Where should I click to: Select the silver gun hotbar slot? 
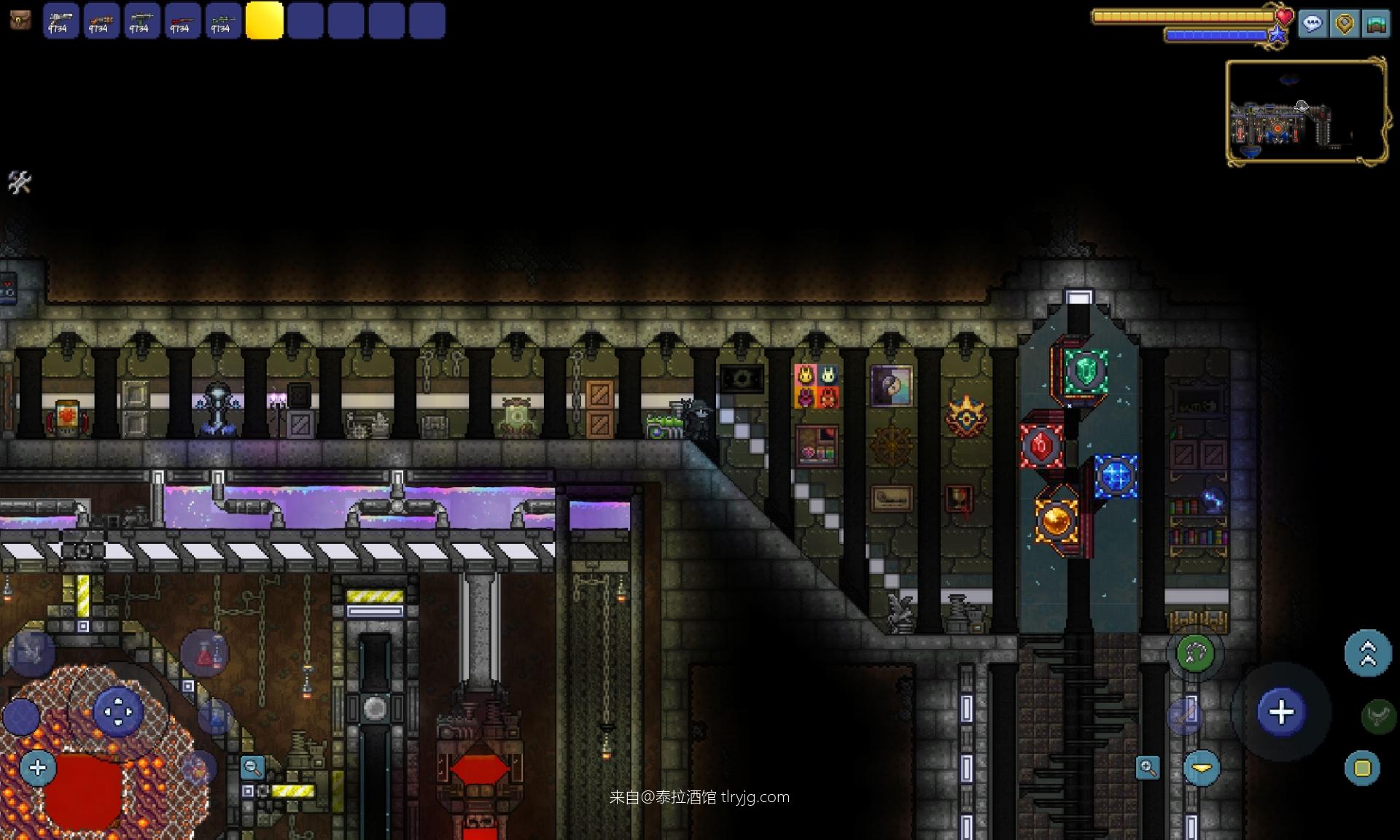(x=61, y=20)
